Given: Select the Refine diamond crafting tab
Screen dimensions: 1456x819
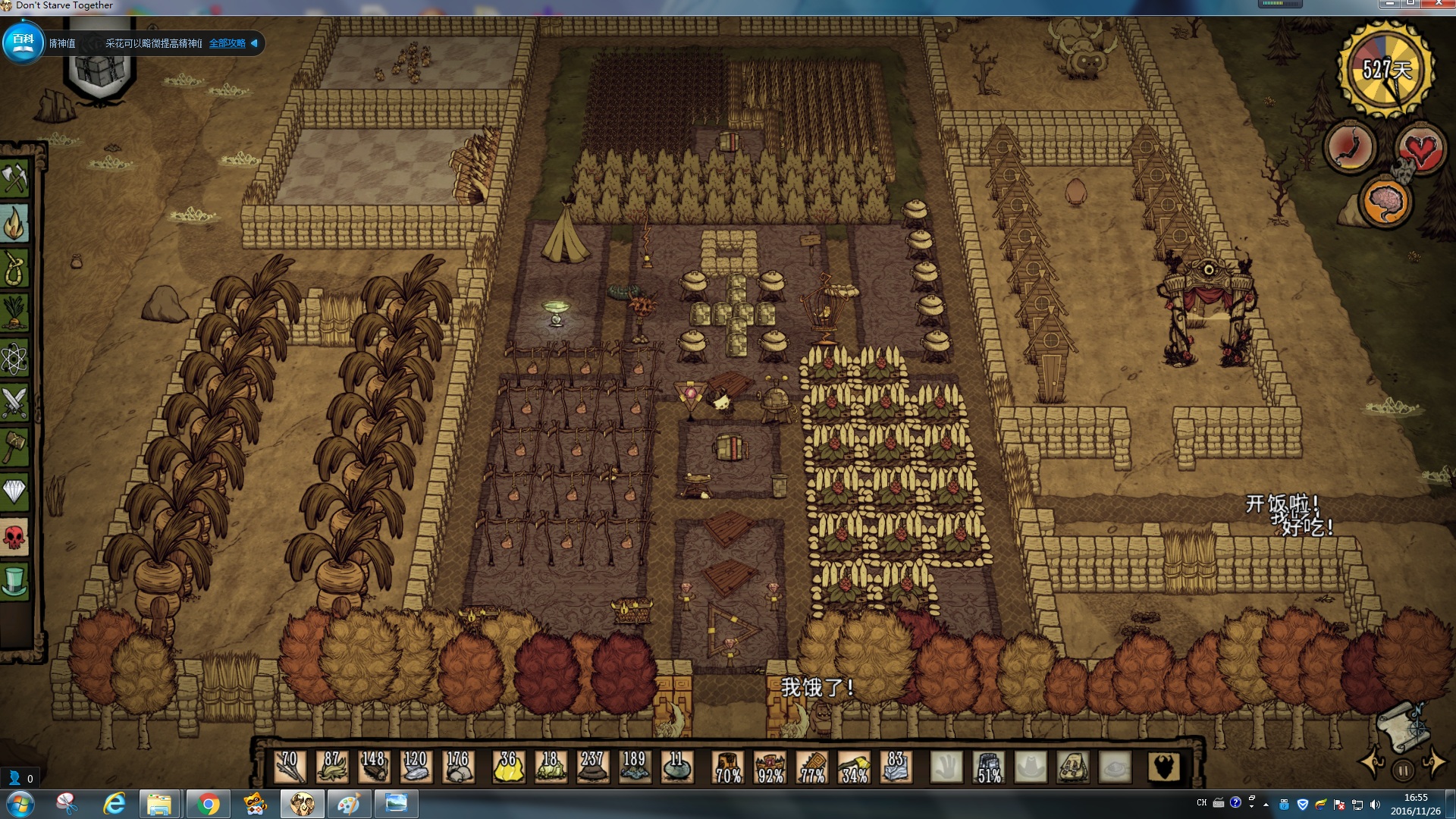Looking at the screenshot, I should pyautogui.click(x=14, y=492).
